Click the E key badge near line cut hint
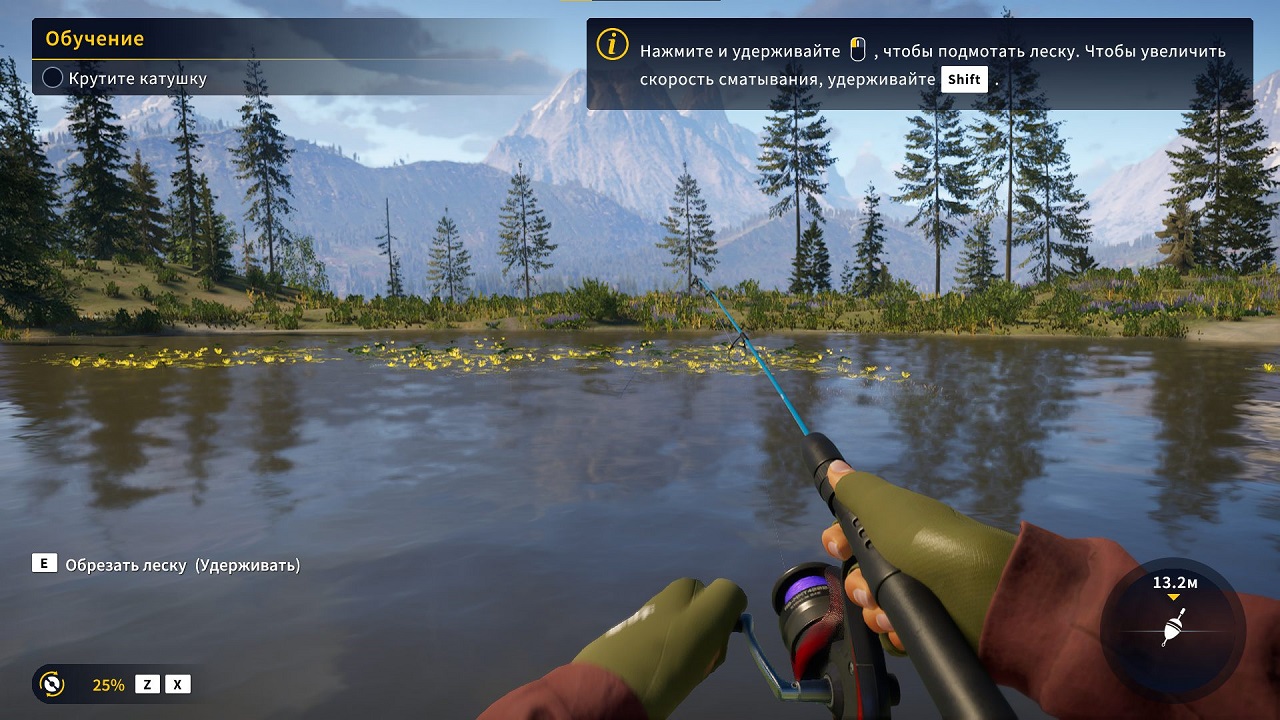 (42, 564)
